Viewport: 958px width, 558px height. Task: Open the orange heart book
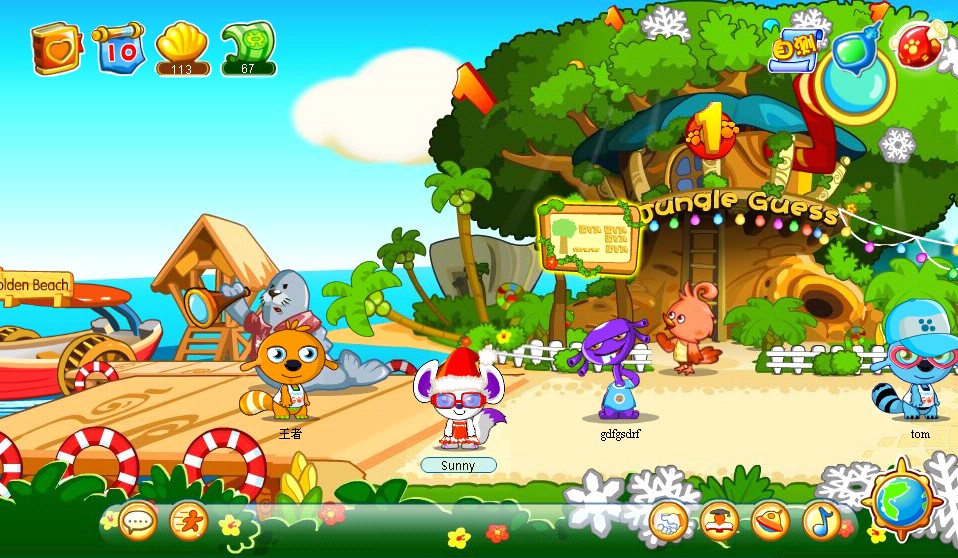55,48
